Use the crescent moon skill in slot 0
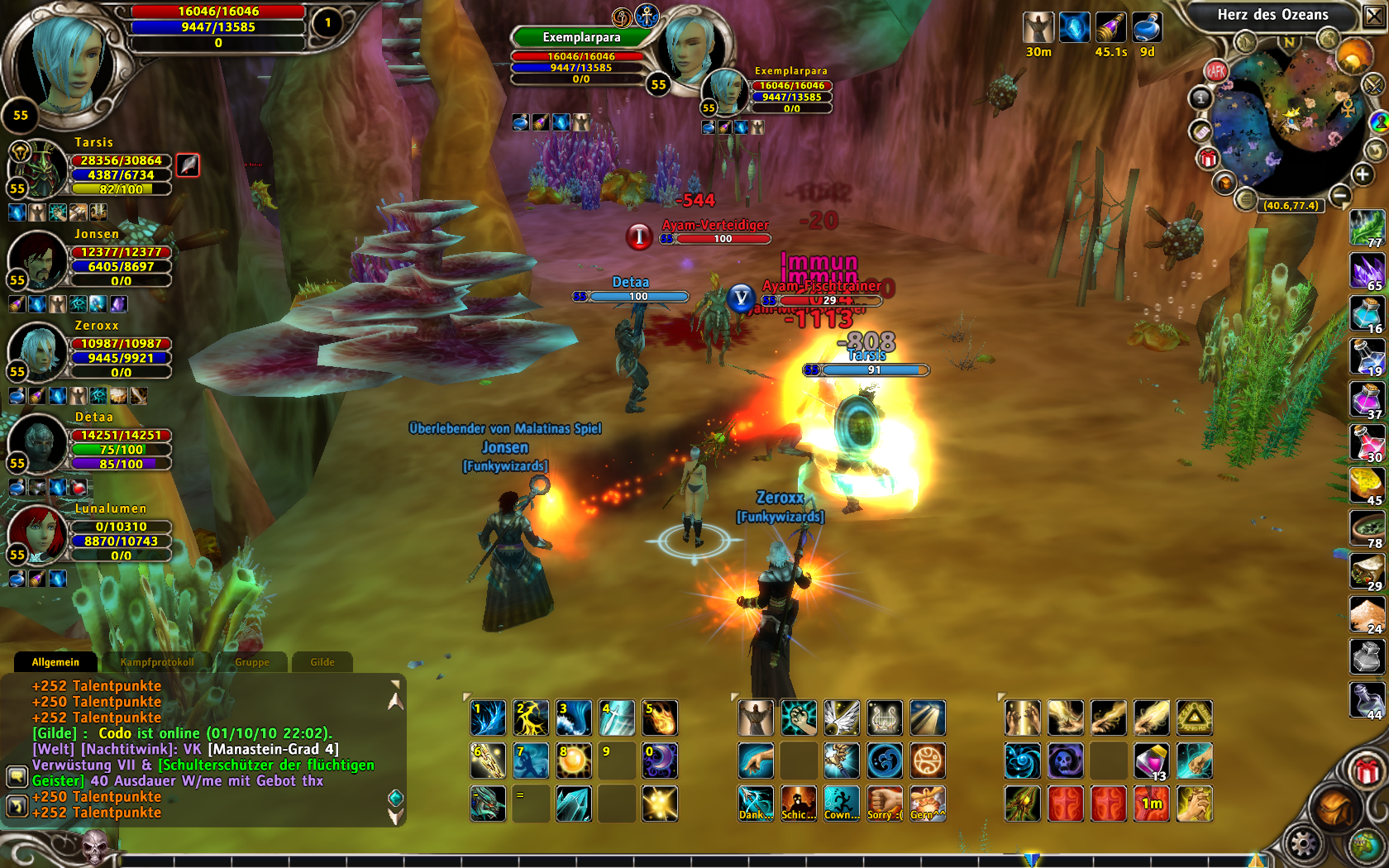Image resolution: width=1389 pixels, height=868 pixels. [x=660, y=761]
